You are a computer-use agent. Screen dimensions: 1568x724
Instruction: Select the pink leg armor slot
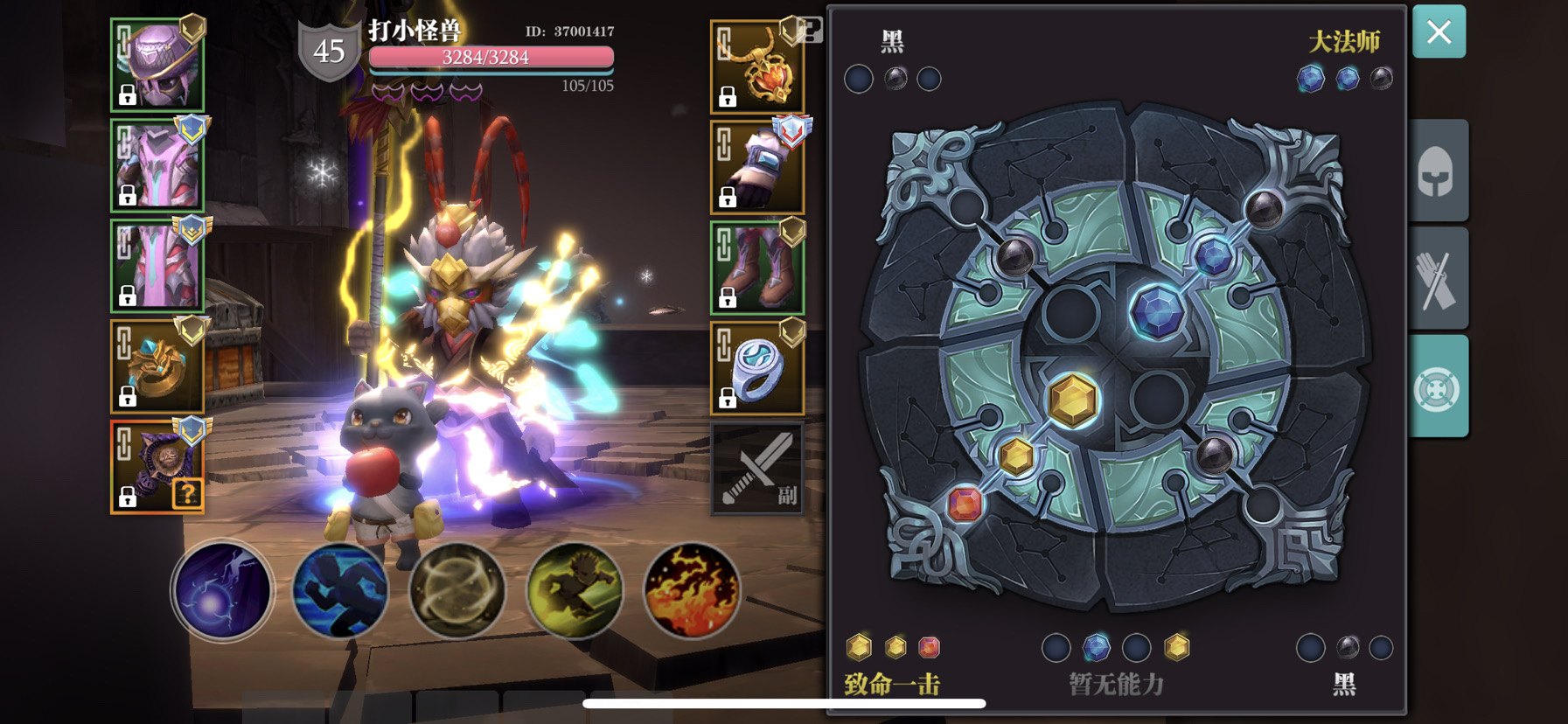coord(157,266)
